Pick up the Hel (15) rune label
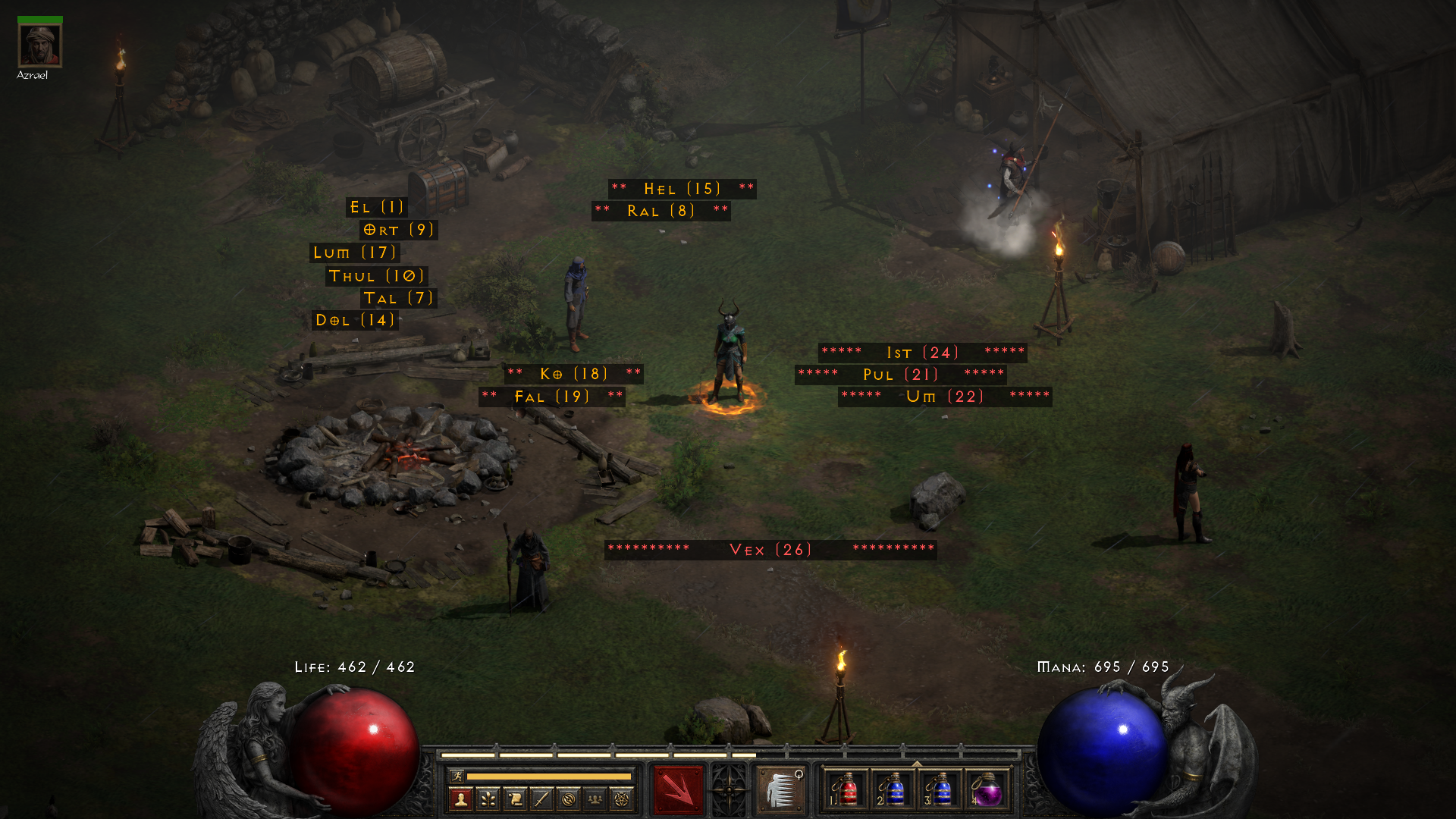 682,189
